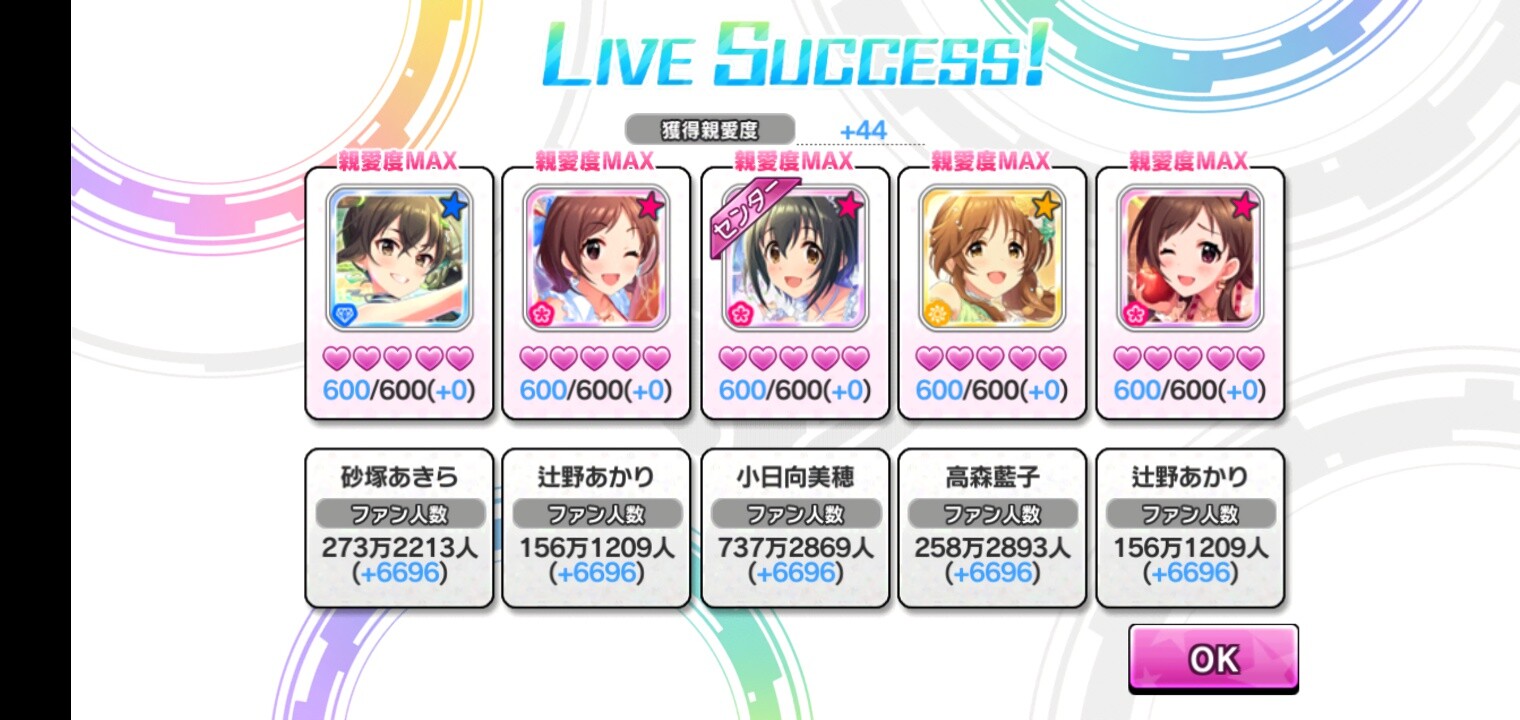Toggle the last heart under 高森藍子's card
The height and width of the screenshot is (720, 1520).
[x=1054, y=356]
